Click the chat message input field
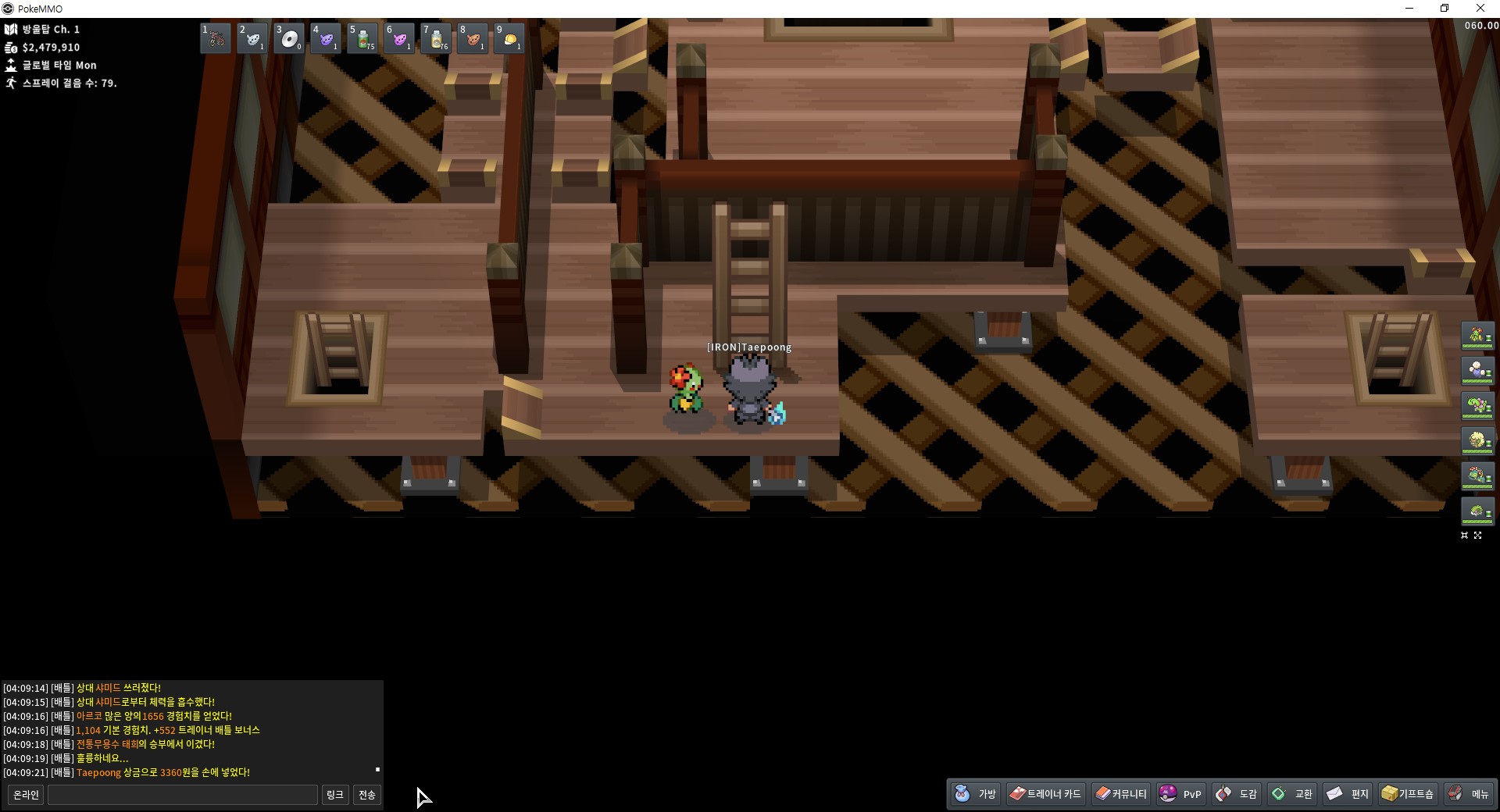Image resolution: width=1500 pixels, height=812 pixels. pyautogui.click(x=183, y=795)
